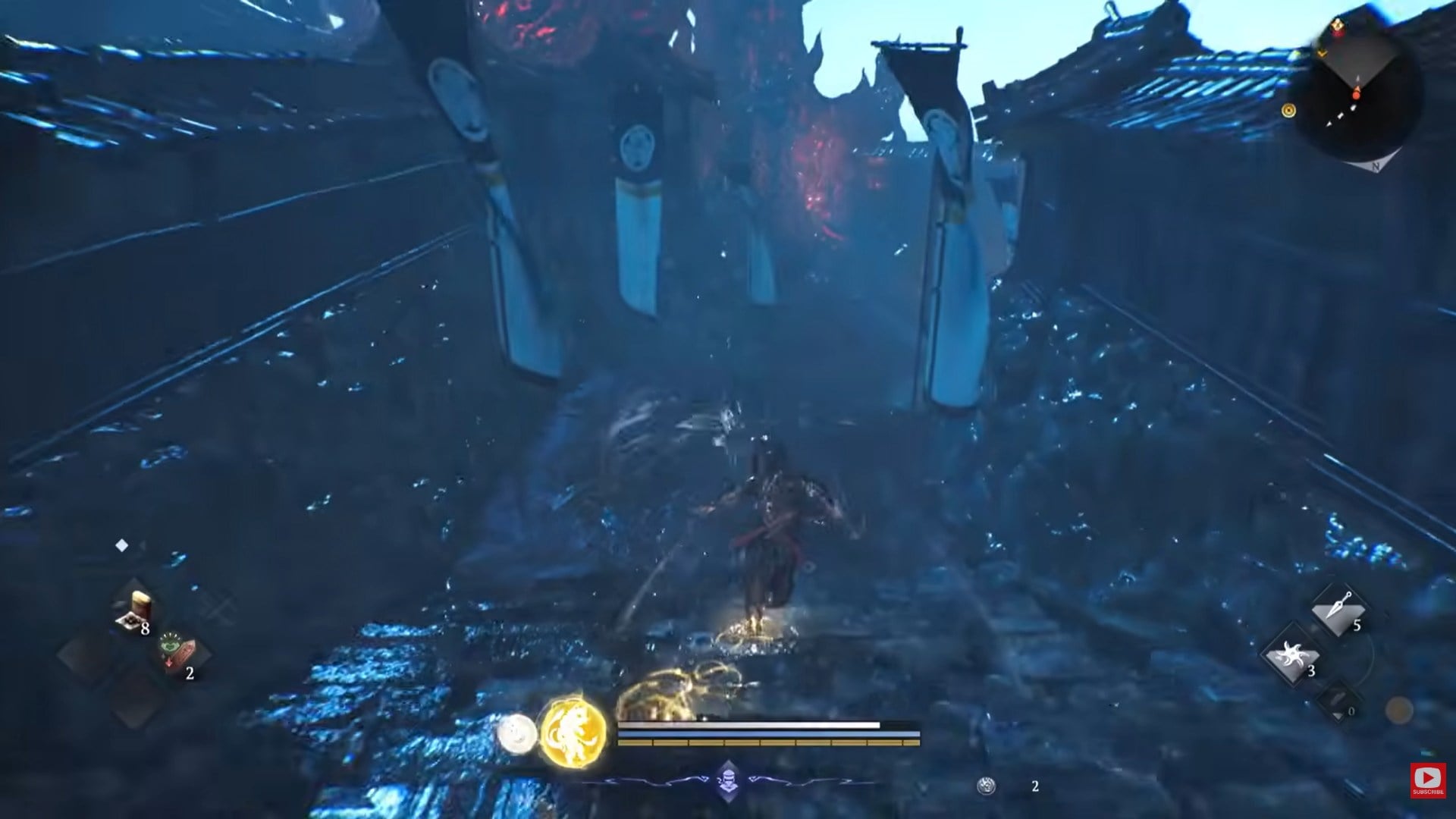Click the silver currency coin icon near count 2

coord(986,784)
